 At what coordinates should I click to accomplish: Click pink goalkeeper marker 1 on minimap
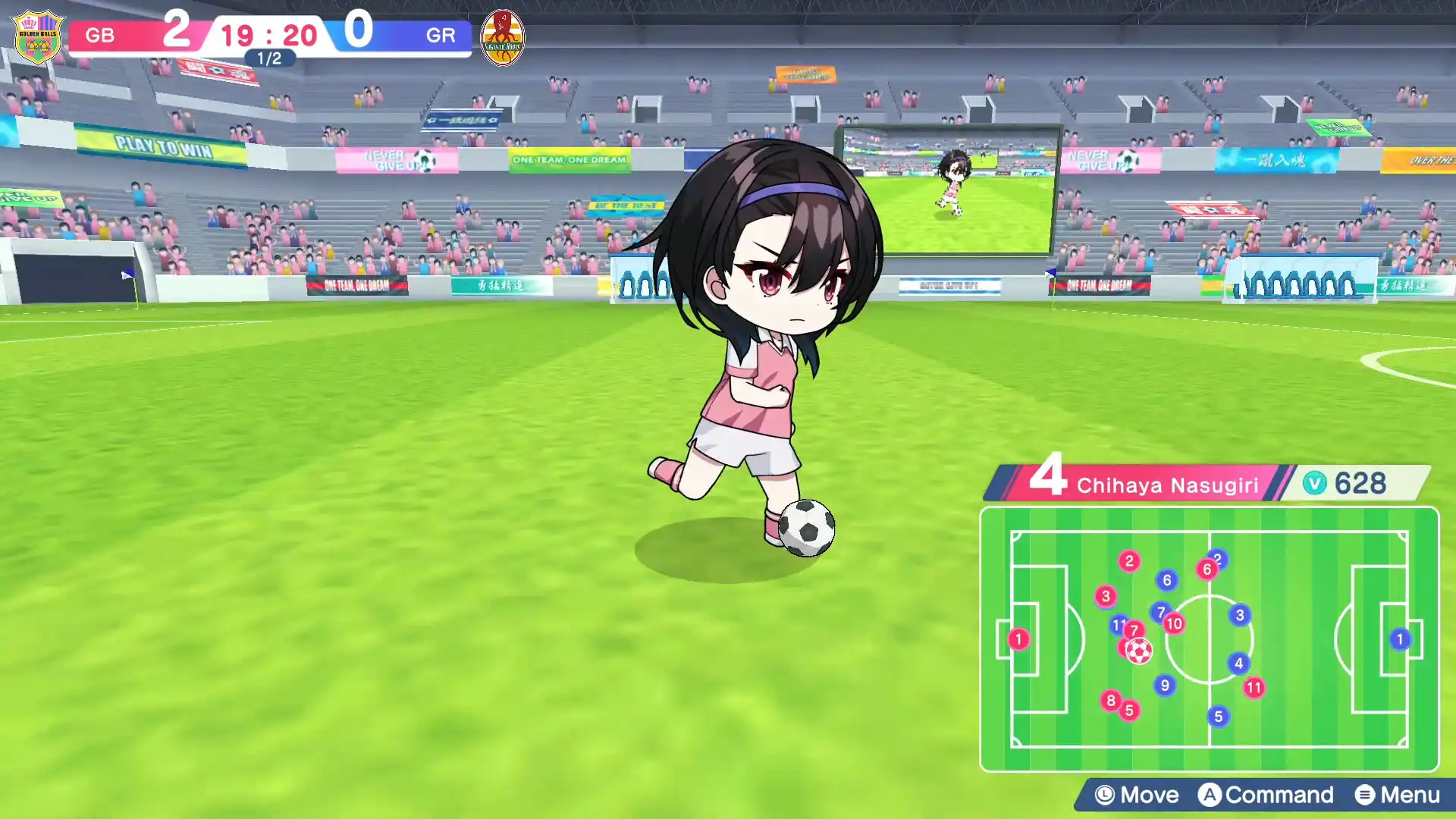pos(1018,639)
